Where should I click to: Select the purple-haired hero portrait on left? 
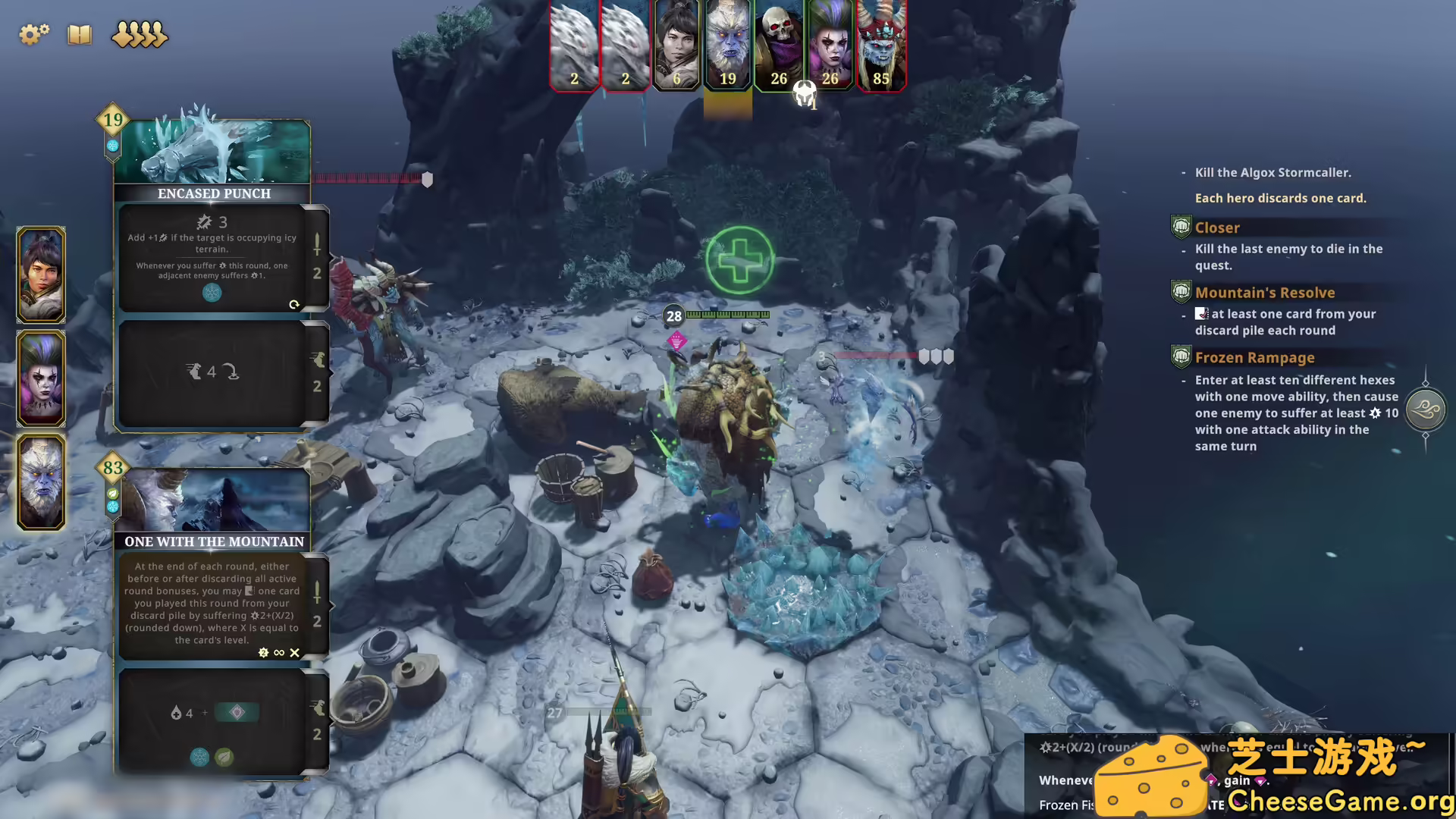tap(41, 378)
